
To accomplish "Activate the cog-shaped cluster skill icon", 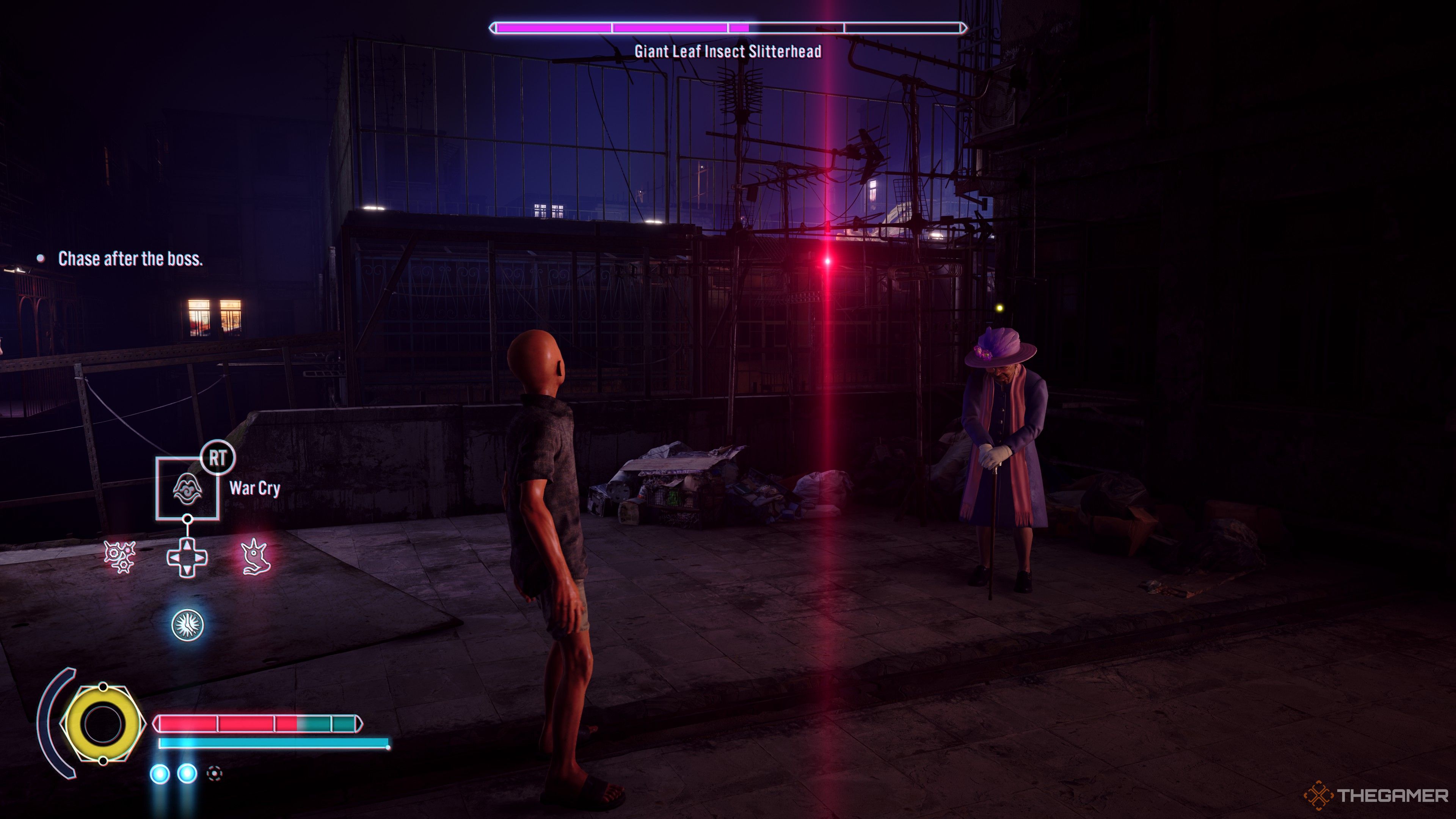I will (x=120, y=557).
